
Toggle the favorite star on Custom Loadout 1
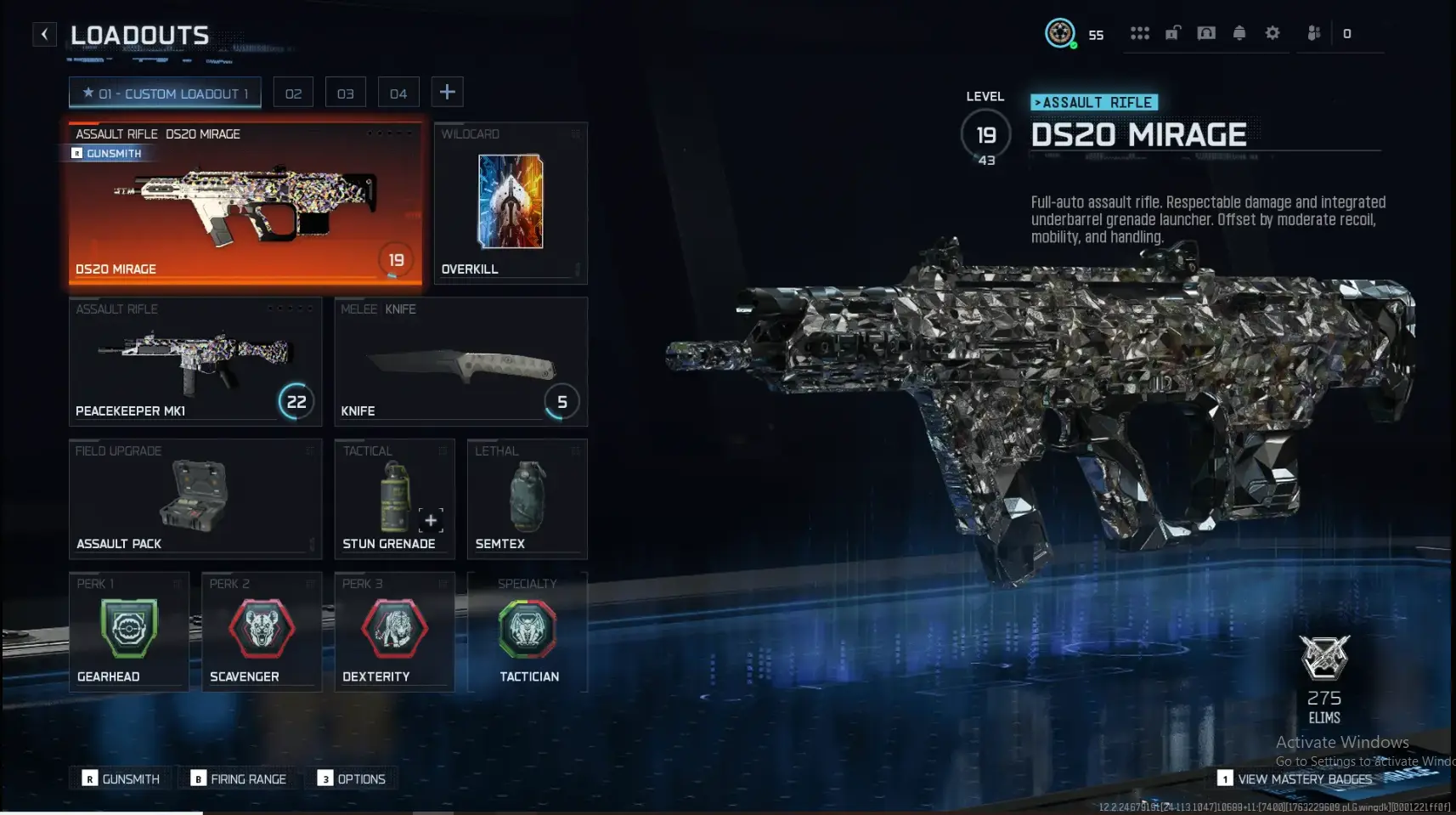[87, 93]
